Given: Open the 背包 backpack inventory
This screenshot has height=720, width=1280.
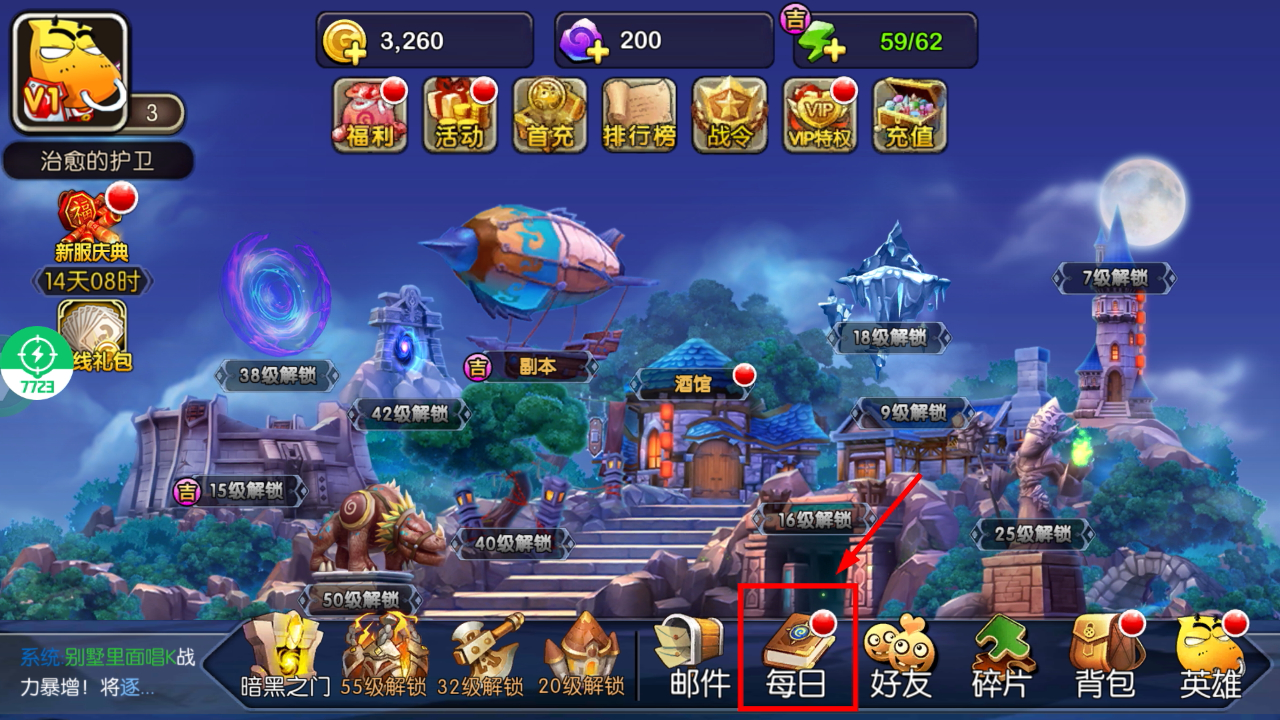Looking at the screenshot, I should point(1105,654).
